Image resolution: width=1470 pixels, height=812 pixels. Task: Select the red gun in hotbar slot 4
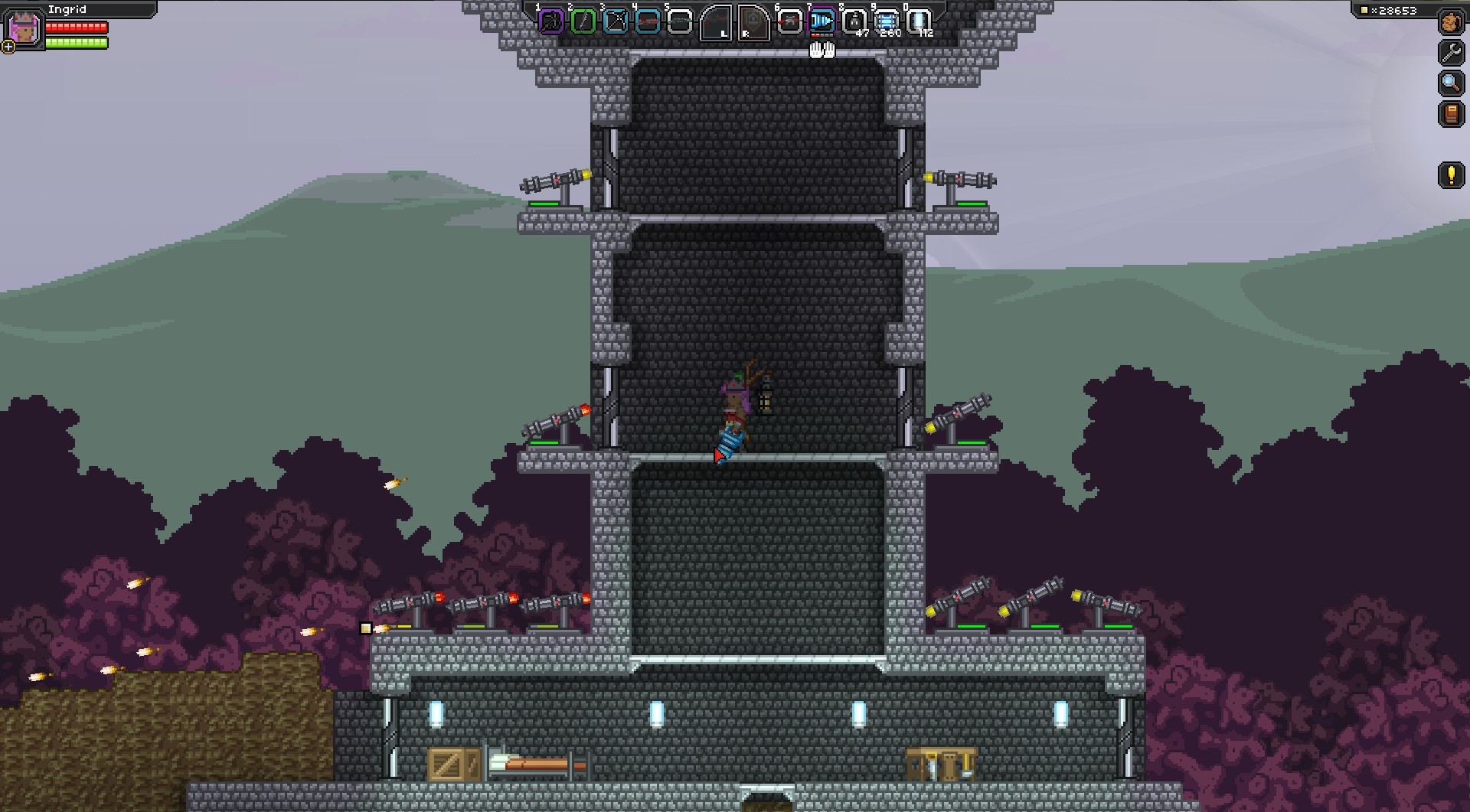tap(648, 21)
